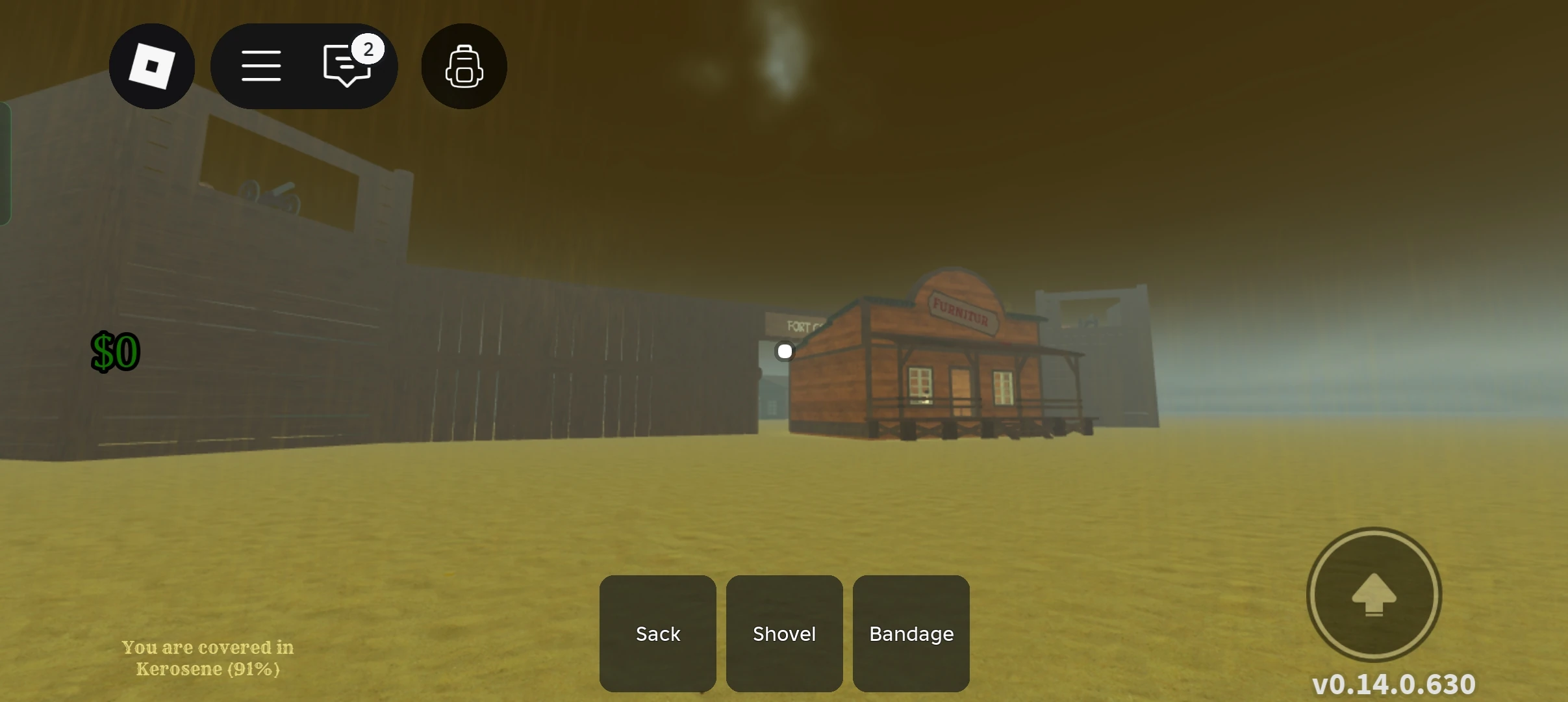The height and width of the screenshot is (702, 1568).
Task: Click the Kerosene 91% status message
Action: [207, 656]
